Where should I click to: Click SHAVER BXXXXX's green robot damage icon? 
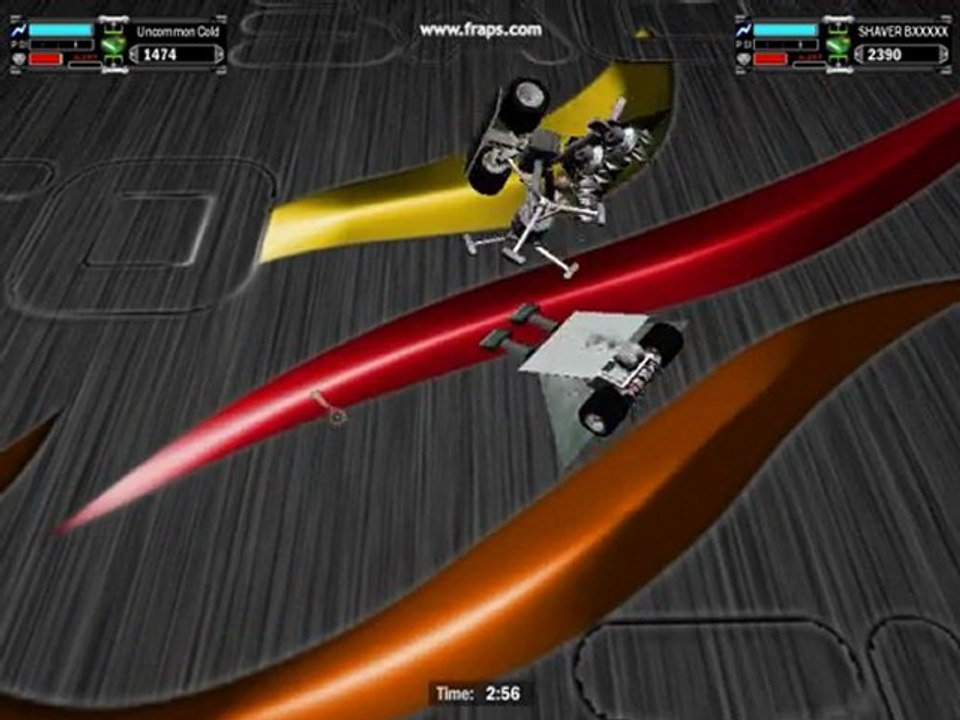(836, 46)
